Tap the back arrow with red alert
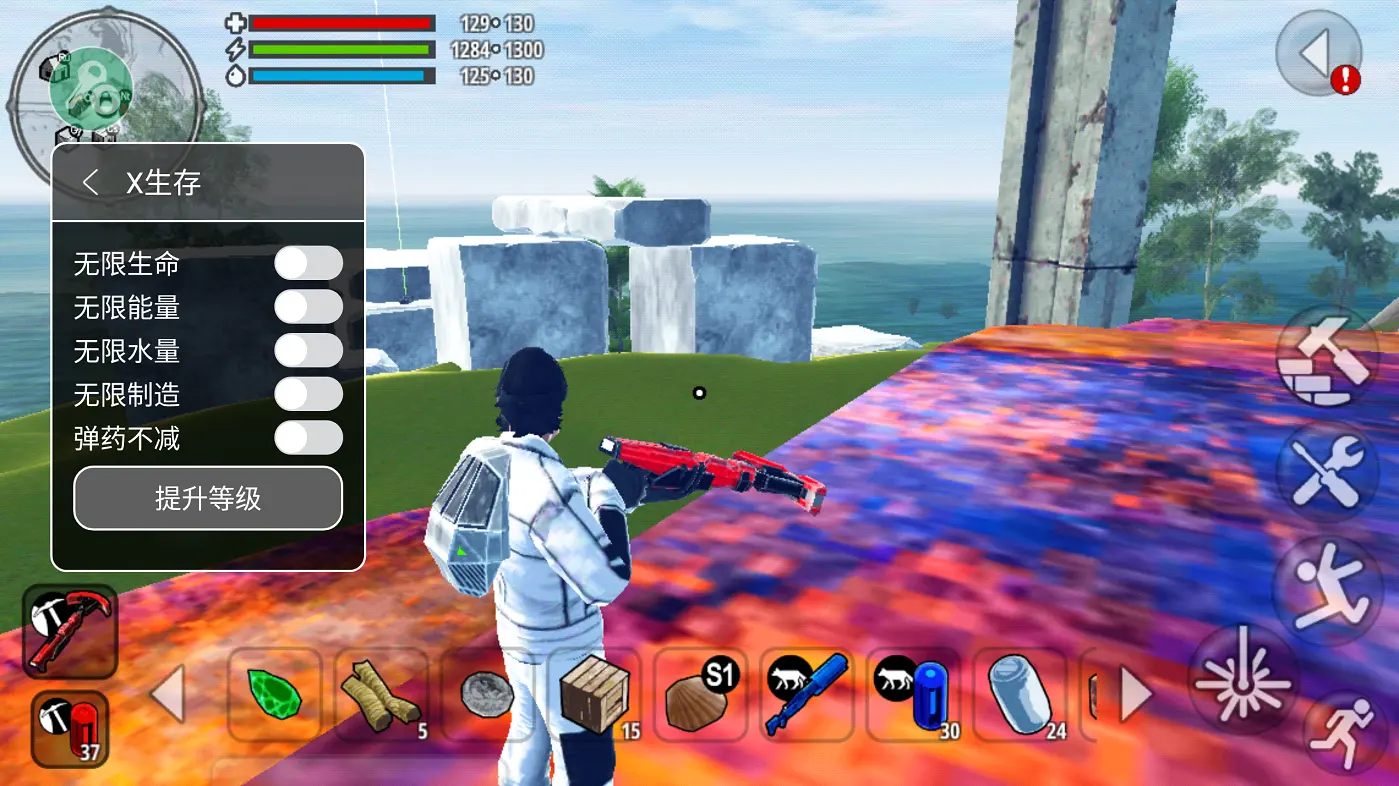This screenshot has height=786, width=1399. pos(1319,52)
